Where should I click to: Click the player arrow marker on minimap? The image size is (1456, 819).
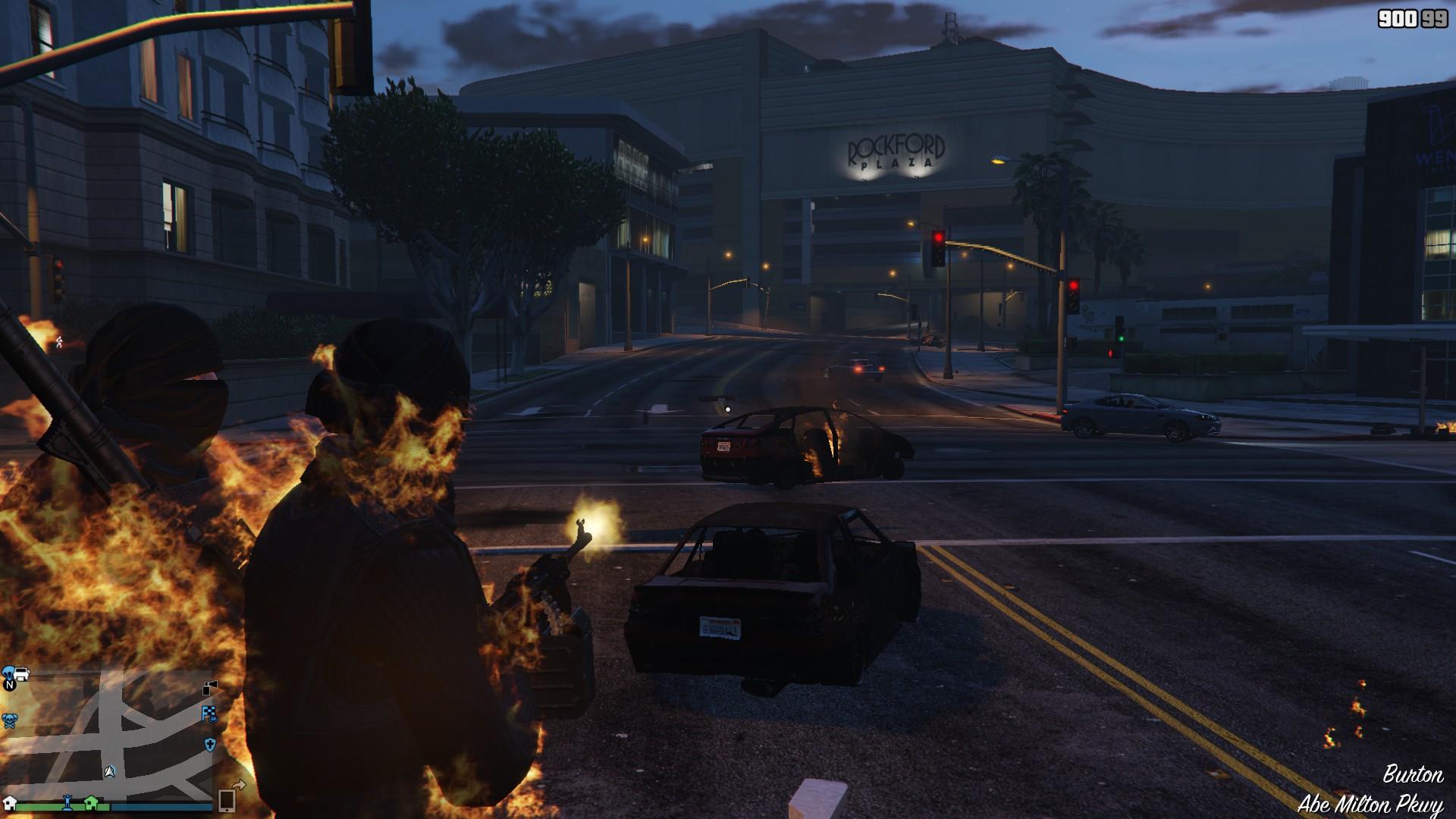click(110, 771)
